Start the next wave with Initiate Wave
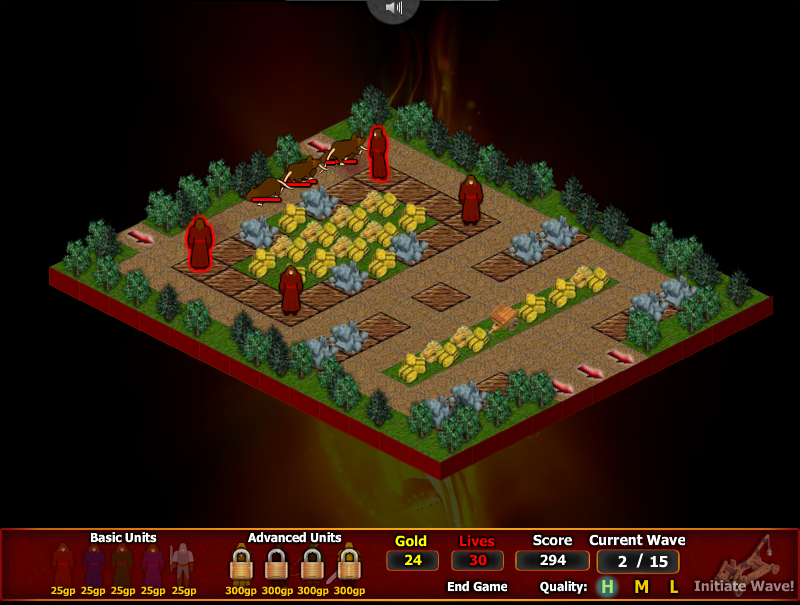Screen dimensions: 800x605 pos(744,586)
